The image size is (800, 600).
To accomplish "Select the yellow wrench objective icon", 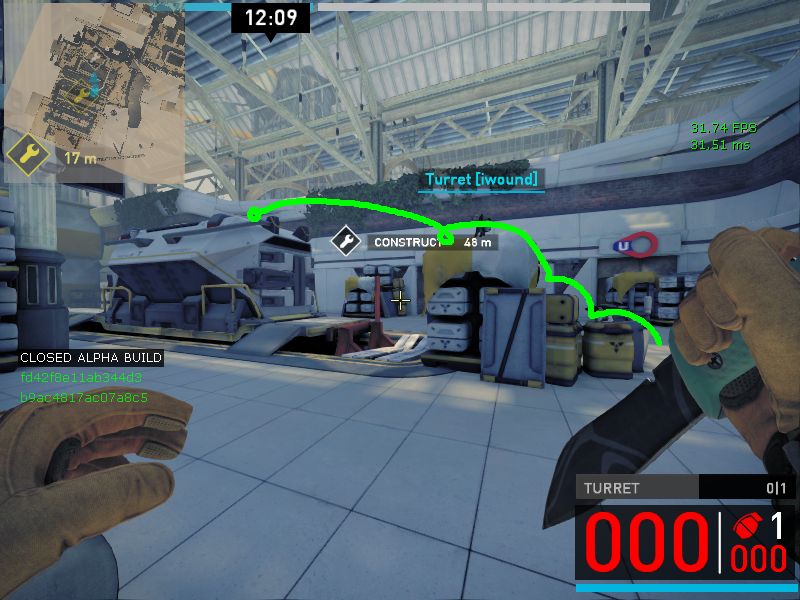I will [x=24, y=155].
